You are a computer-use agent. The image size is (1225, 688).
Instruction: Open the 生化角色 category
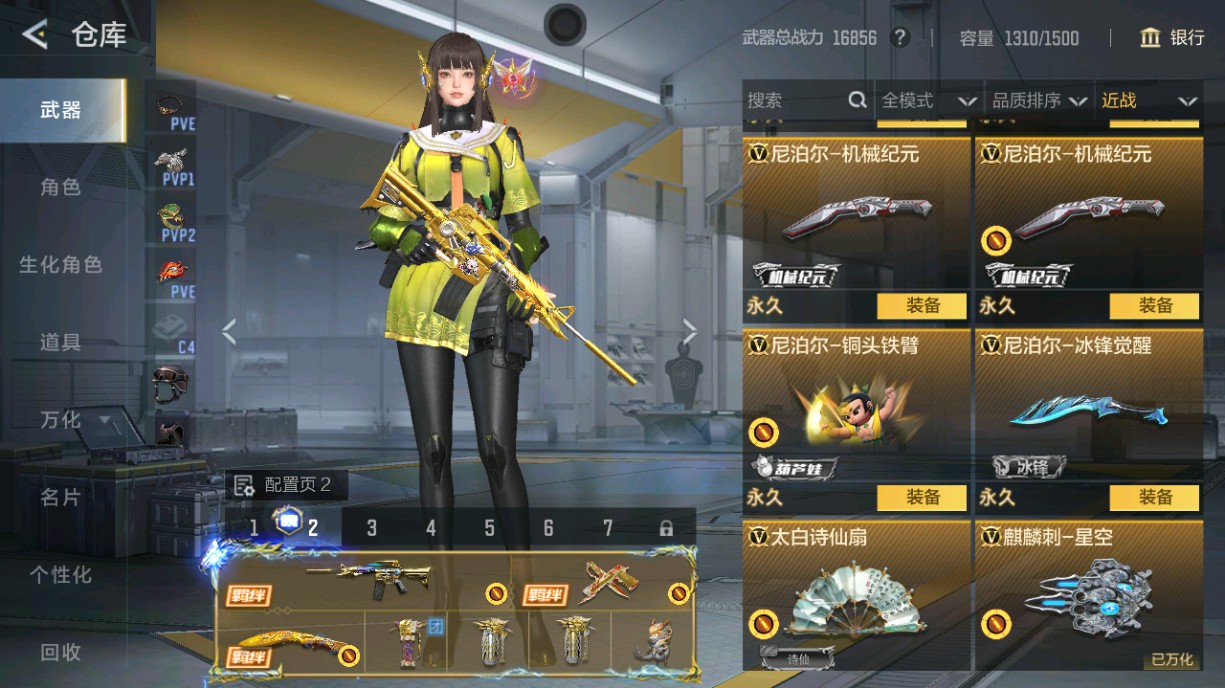pyautogui.click(x=60, y=265)
